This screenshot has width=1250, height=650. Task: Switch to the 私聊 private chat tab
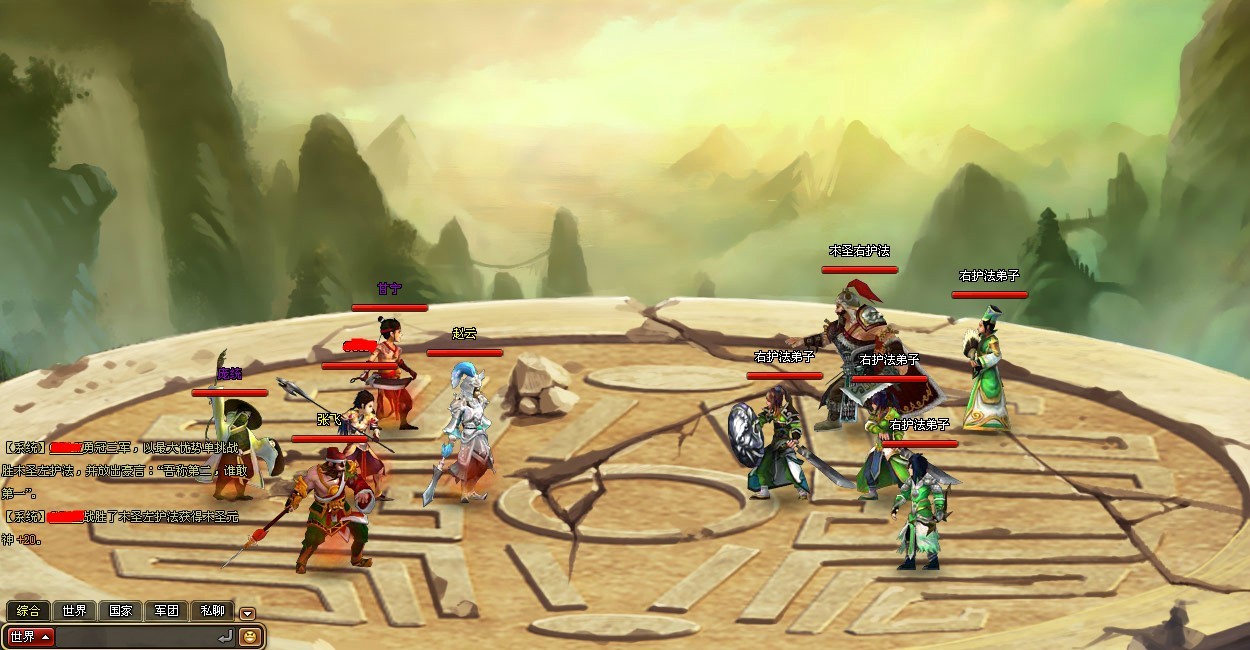212,610
